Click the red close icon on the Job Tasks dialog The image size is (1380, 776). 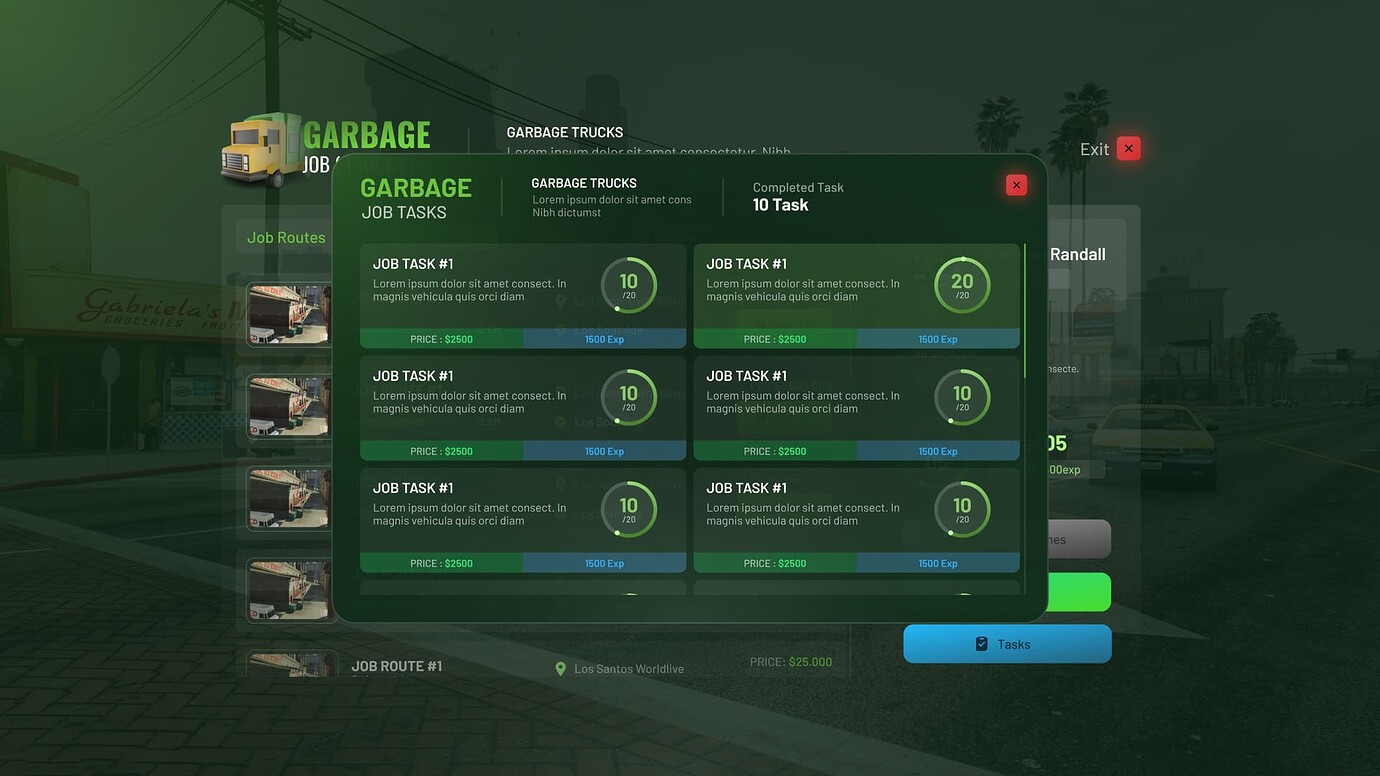[x=1016, y=184]
